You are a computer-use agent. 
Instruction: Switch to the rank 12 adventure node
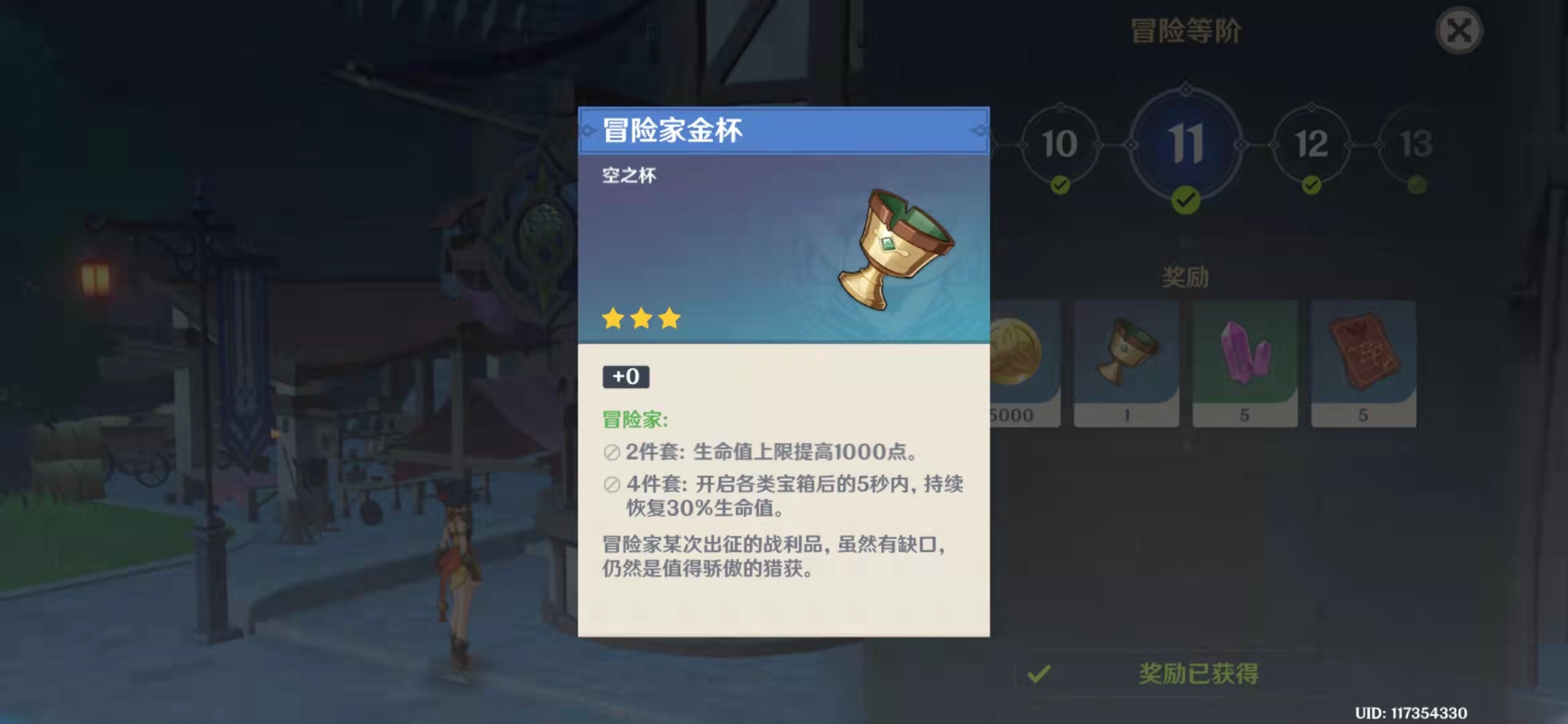click(x=1311, y=144)
